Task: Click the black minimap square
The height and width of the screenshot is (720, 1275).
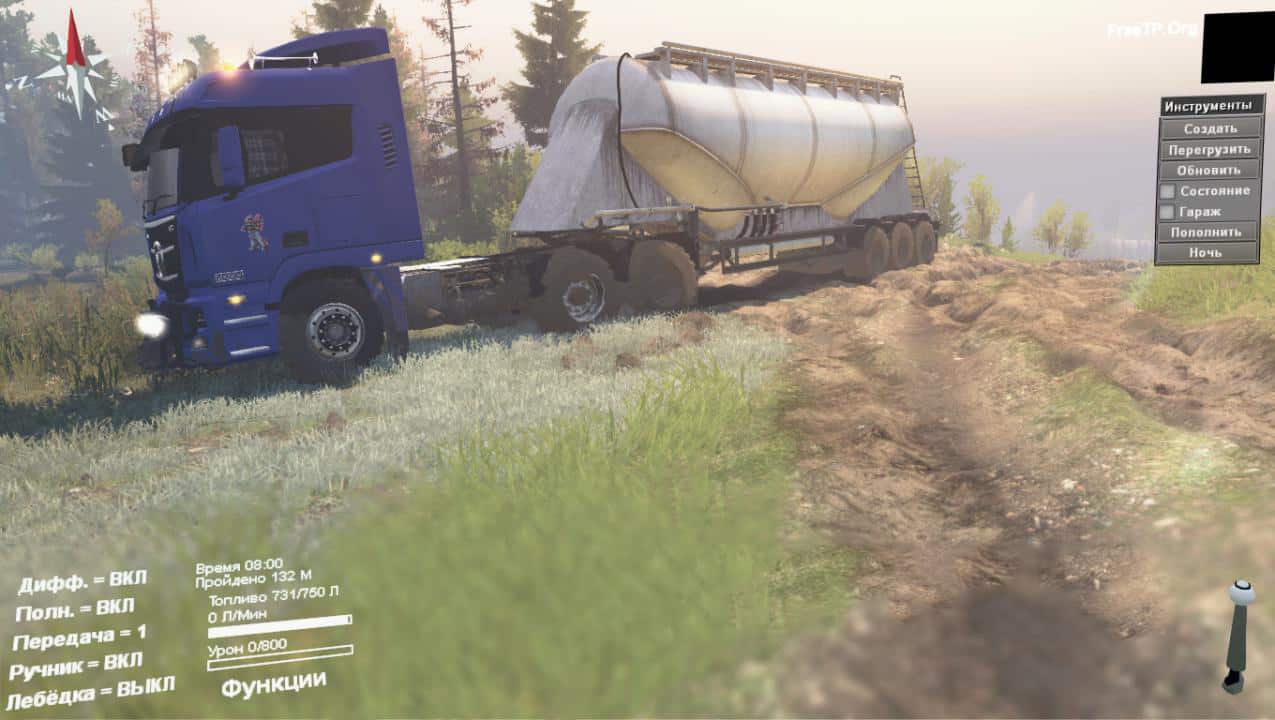Action: click(x=1237, y=48)
